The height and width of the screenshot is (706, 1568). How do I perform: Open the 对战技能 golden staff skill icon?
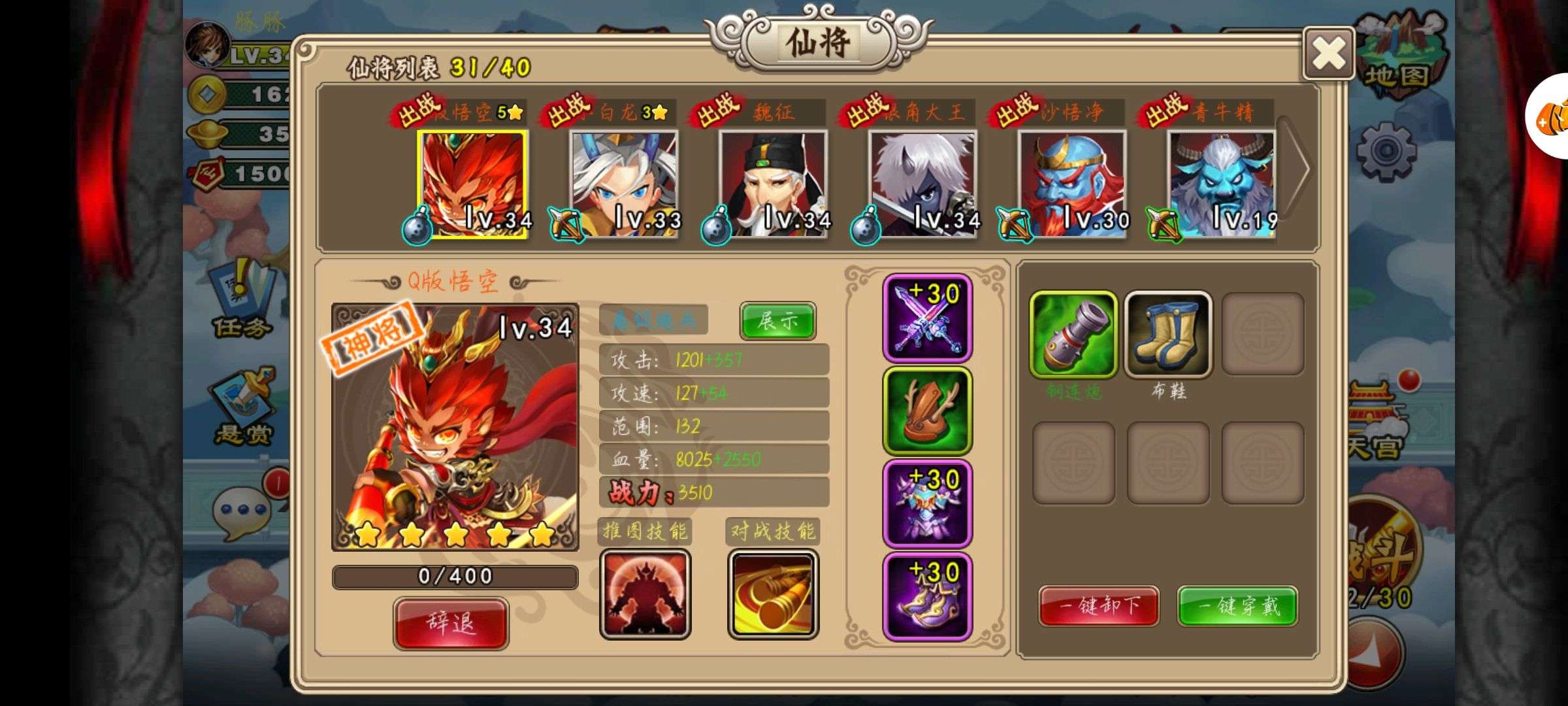[773, 594]
